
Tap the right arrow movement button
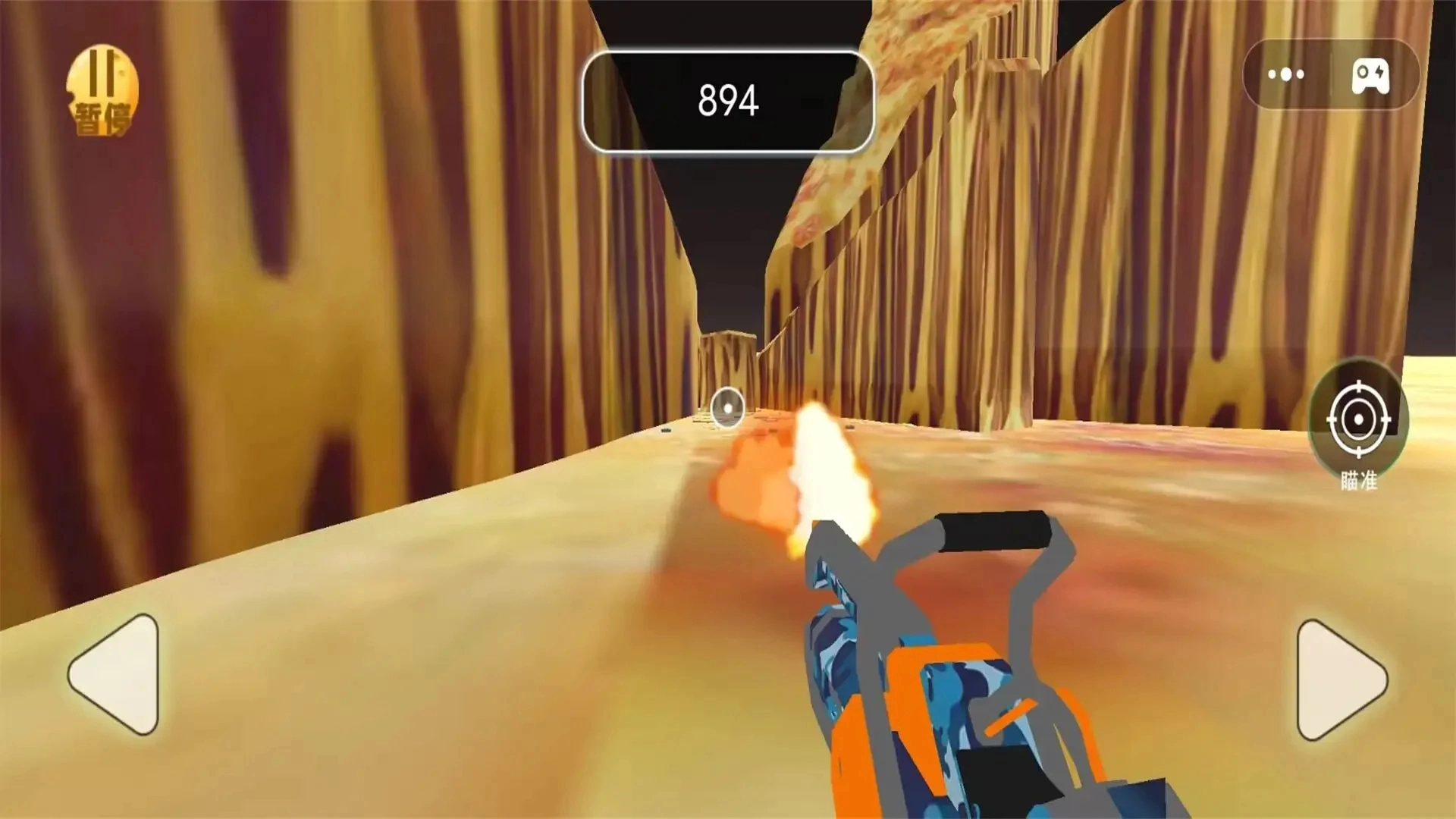coord(1338,679)
